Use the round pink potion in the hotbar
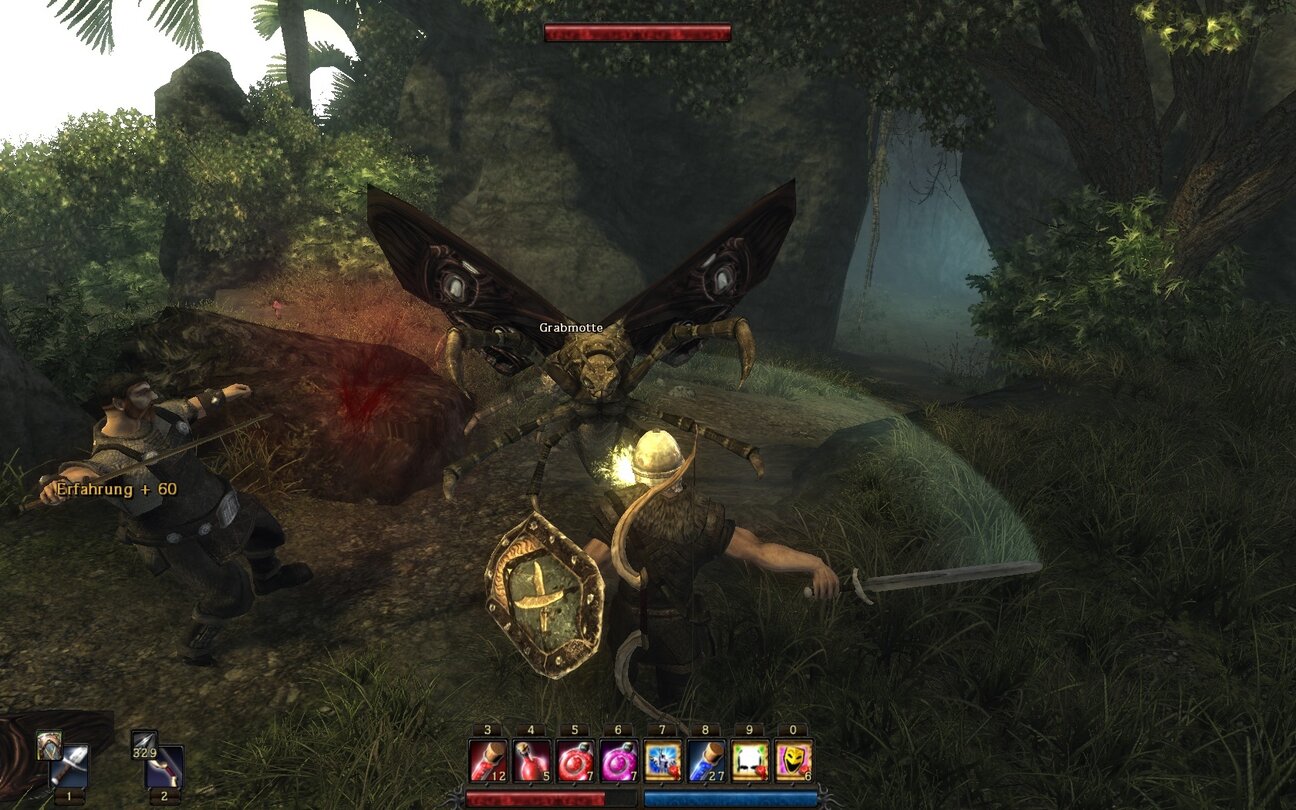Viewport: 1296px width, 810px height. pos(619,761)
